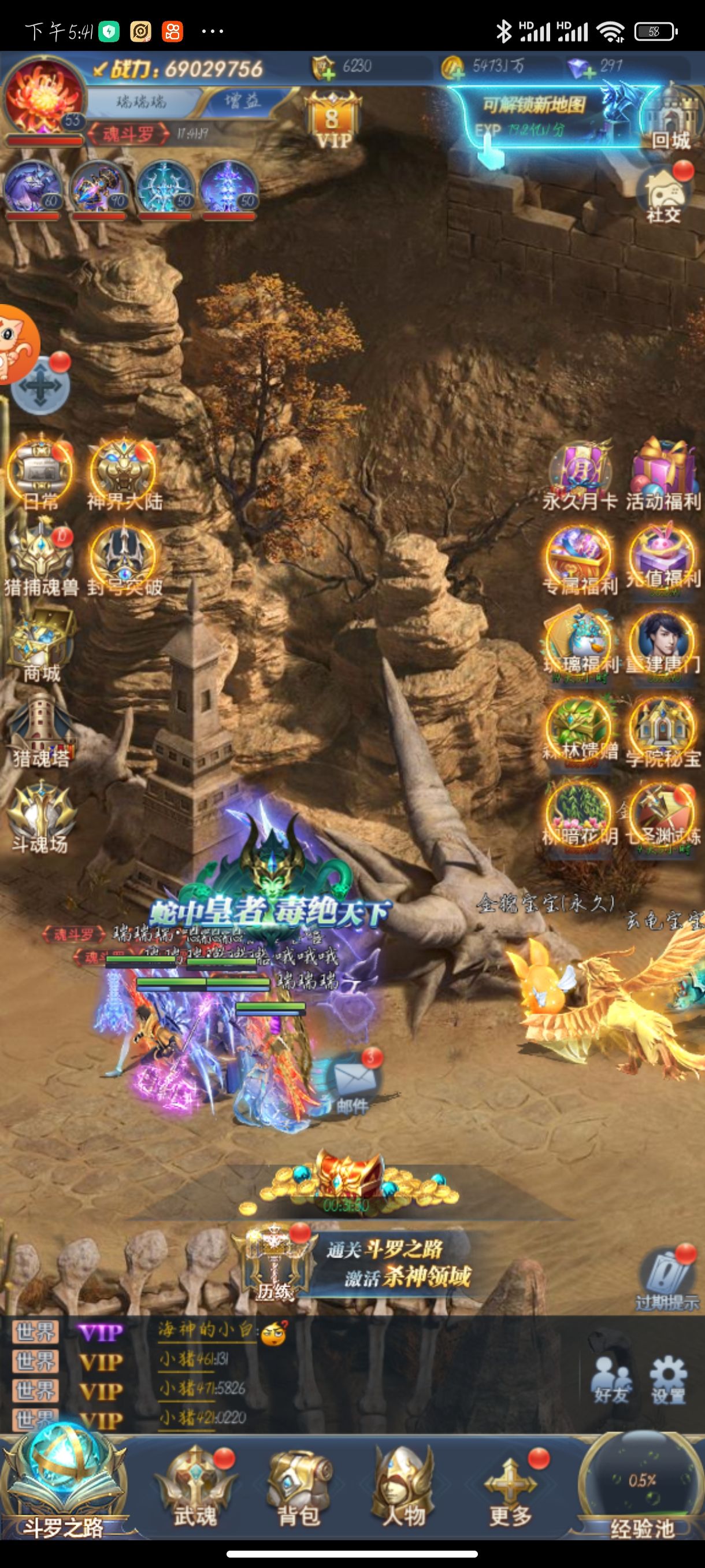Open the 社交 social menu
This screenshot has height=1568, width=705.
[x=664, y=194]
